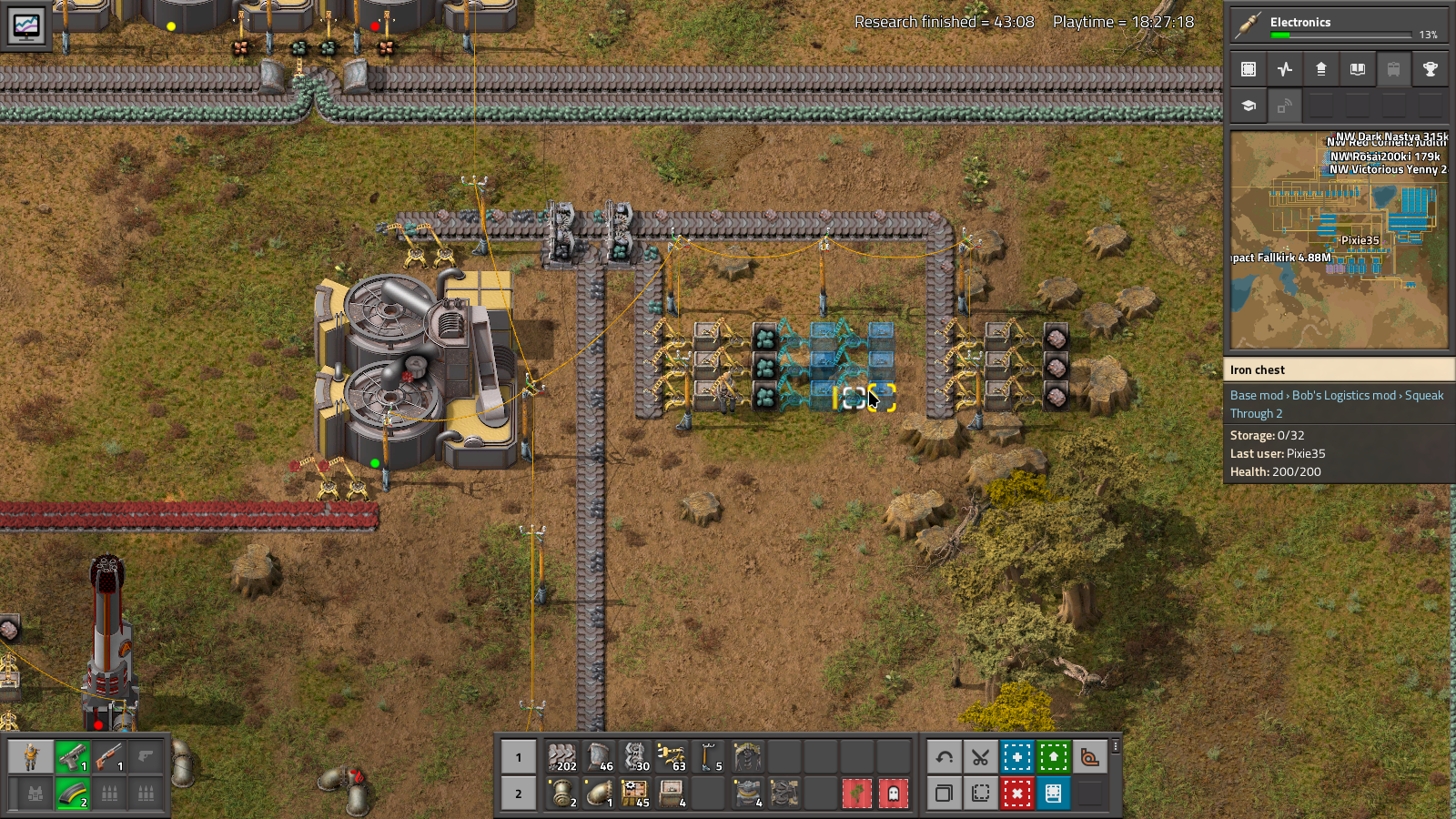The width and height of the screenshot is (1456, 819).
Task: Open the character button
Action: (x=31, y=757)
